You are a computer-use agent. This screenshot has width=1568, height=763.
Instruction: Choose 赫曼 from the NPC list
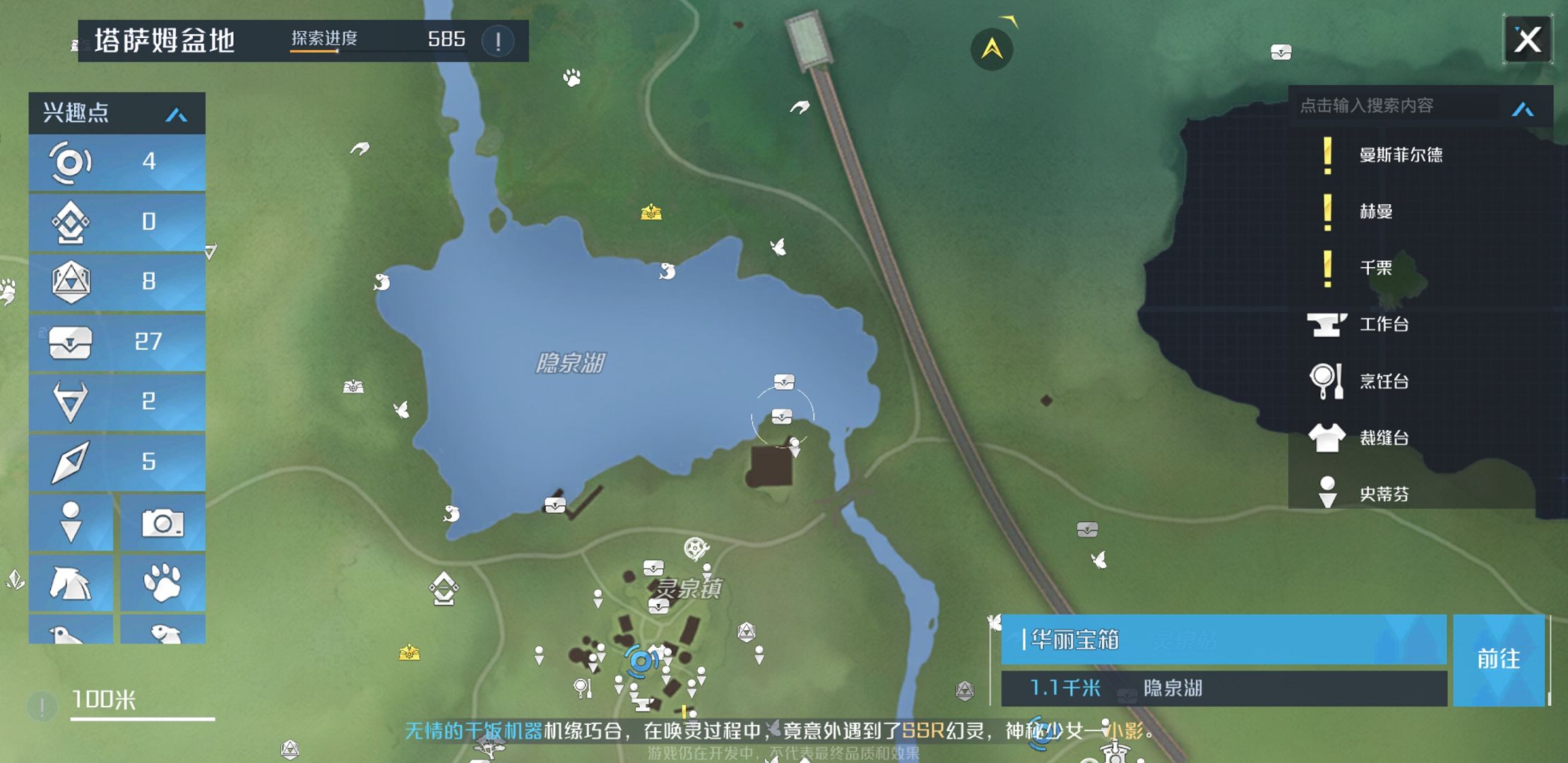click(x=1376, y=212)
